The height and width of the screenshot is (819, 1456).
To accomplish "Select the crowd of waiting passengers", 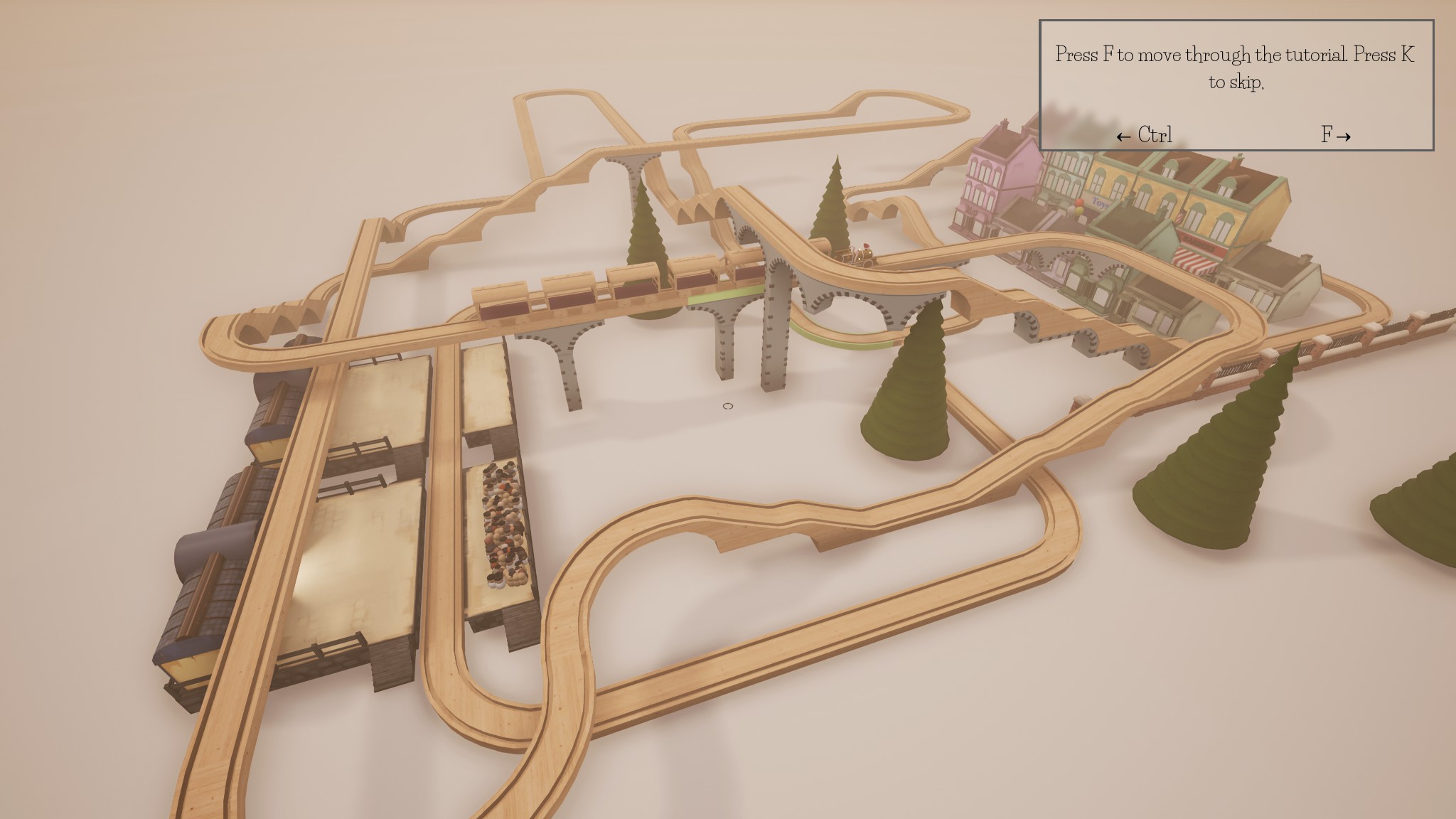I will pos(505,519).
